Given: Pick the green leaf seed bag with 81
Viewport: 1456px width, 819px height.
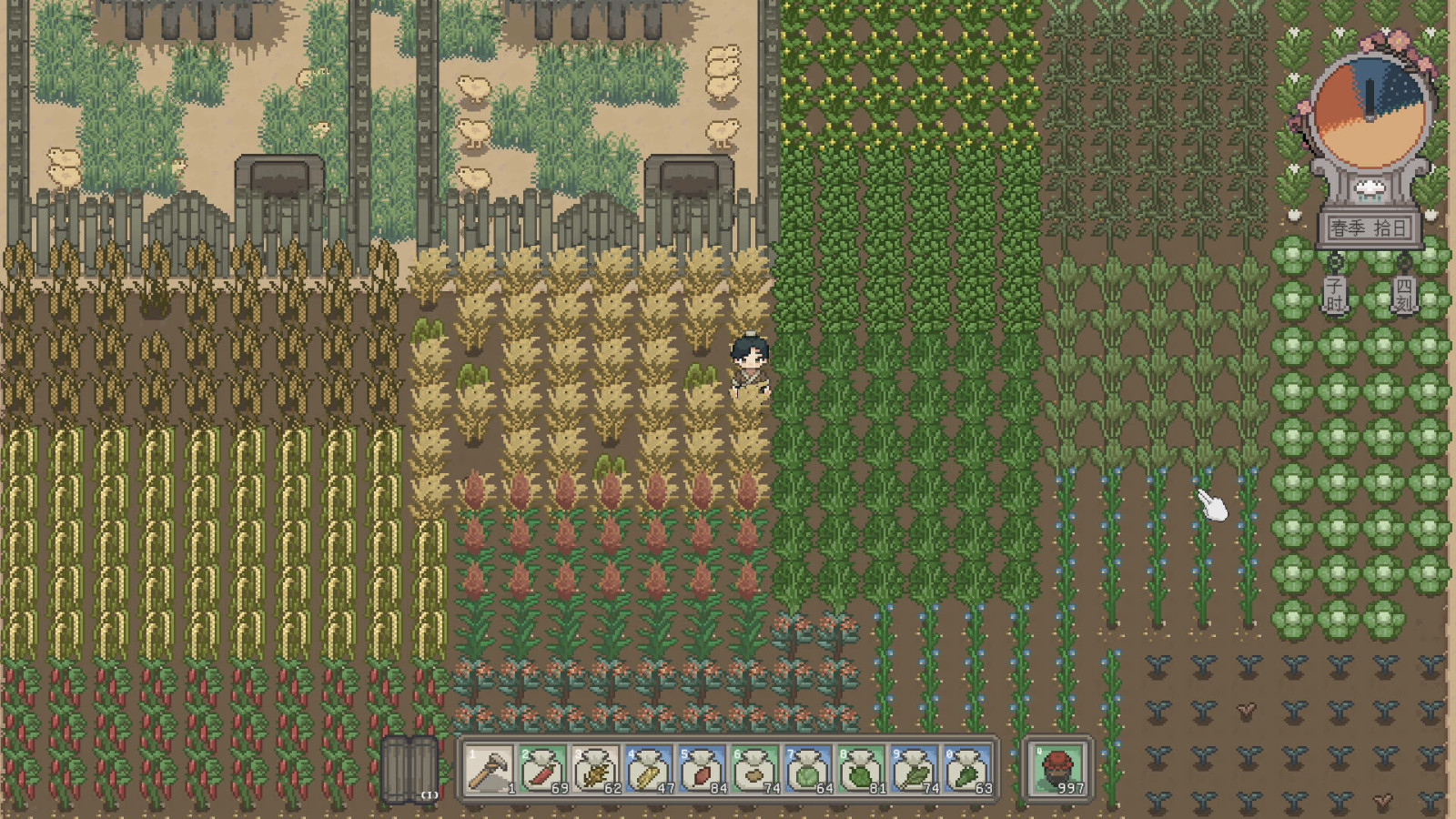Looking at the screenshot, I should (861, 769).
